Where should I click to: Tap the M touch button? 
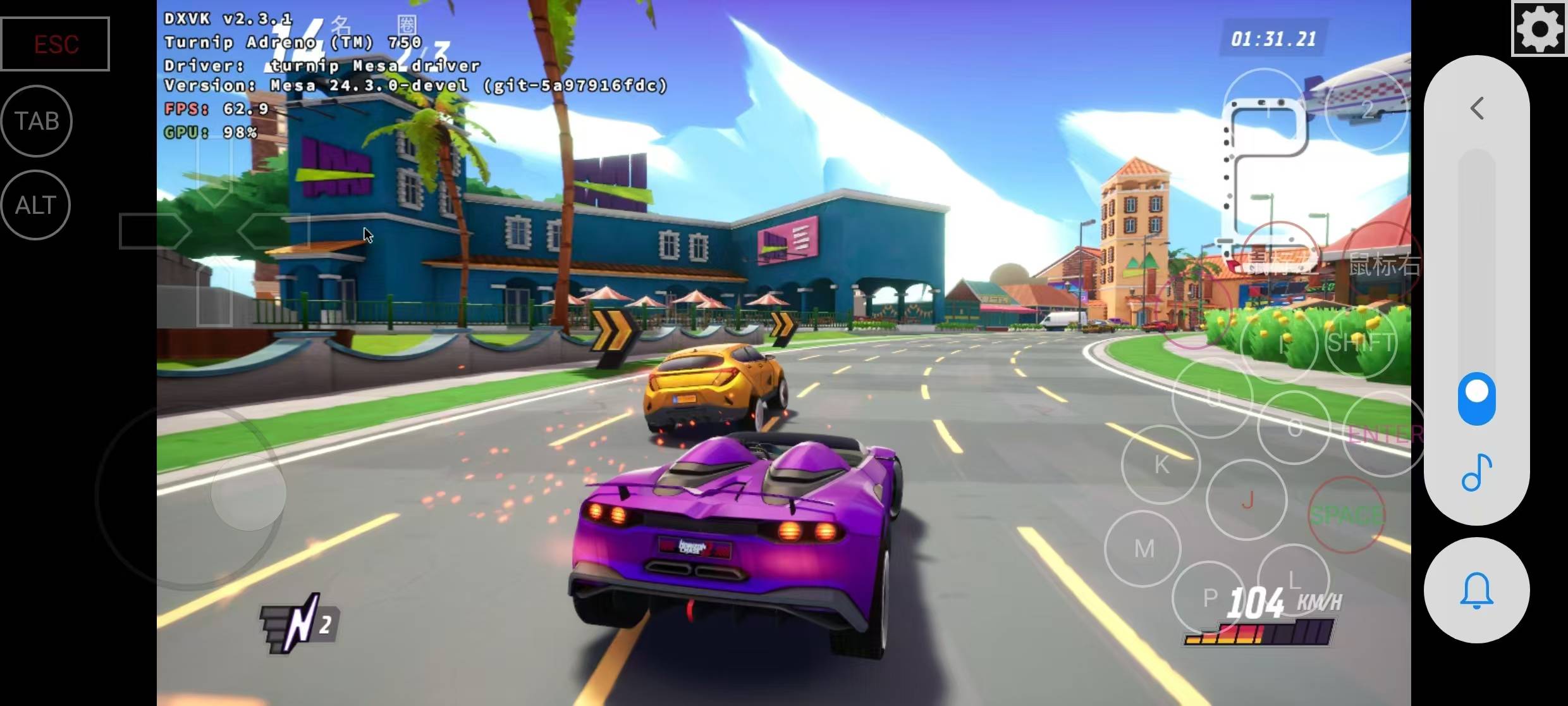tap(1144, 548)
